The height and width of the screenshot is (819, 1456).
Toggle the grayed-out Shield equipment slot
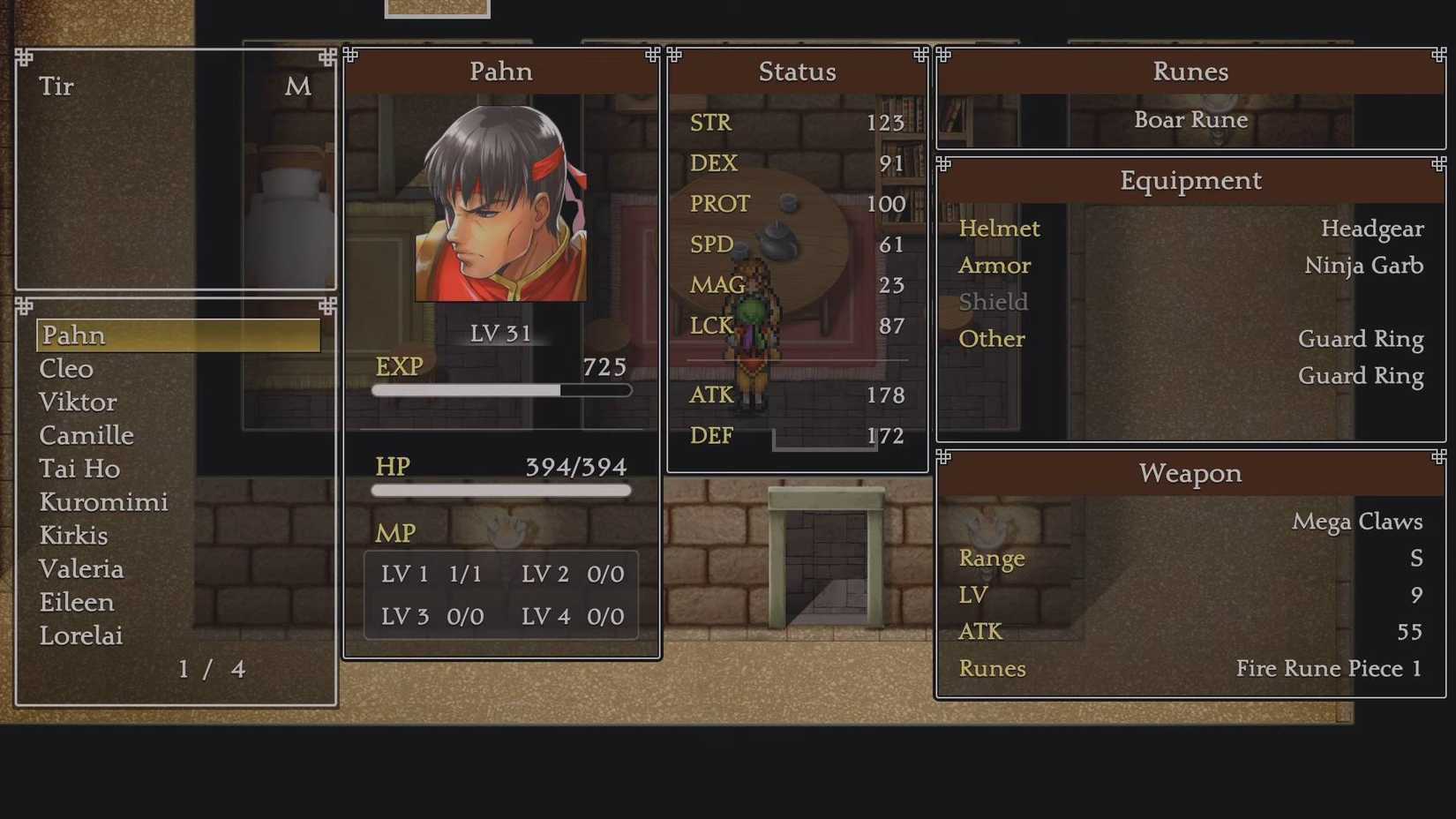tap(993, 301)
